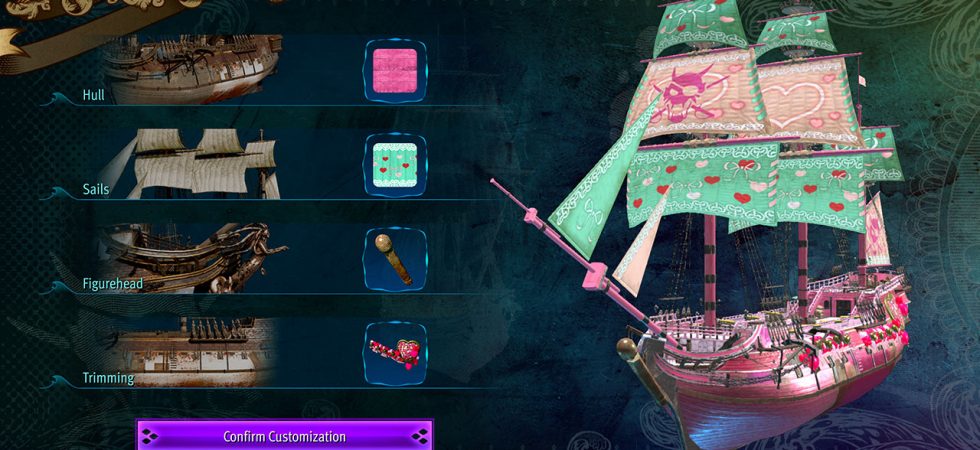The width and height of the screenshot is (980, 450).
Task: Pick the pink hull pattern swatch
Action: coord(395,70)
